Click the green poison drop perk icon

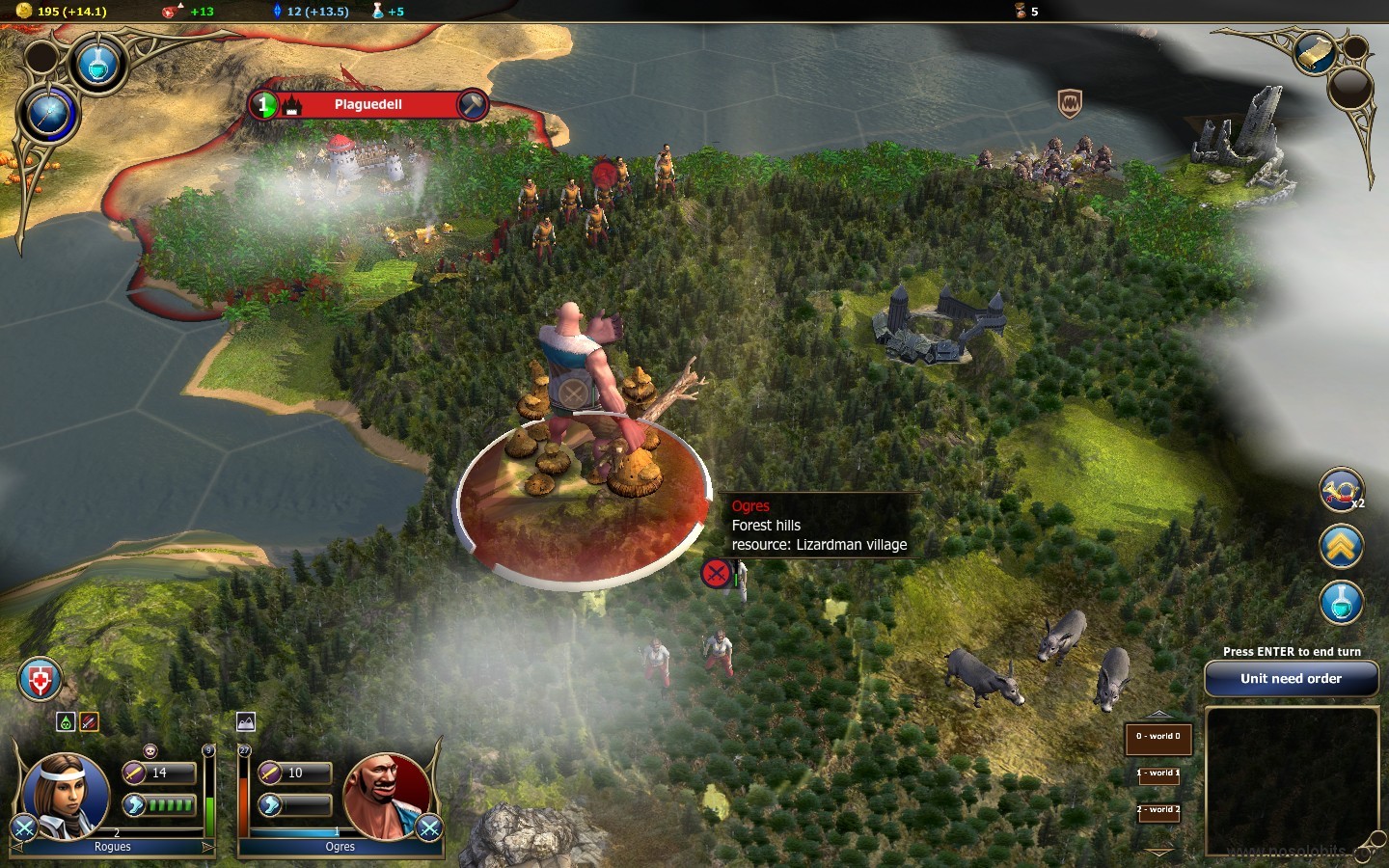click(x=66, y=721)
